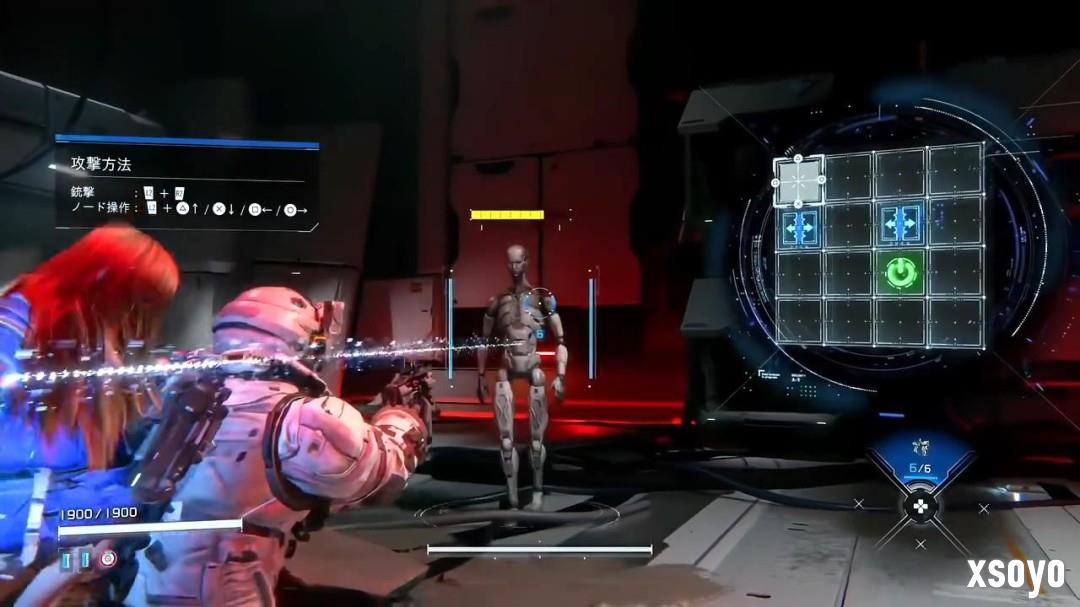Select the green power node tile
This screenshot has width=1080, height=607.
[x=902, y=272]
